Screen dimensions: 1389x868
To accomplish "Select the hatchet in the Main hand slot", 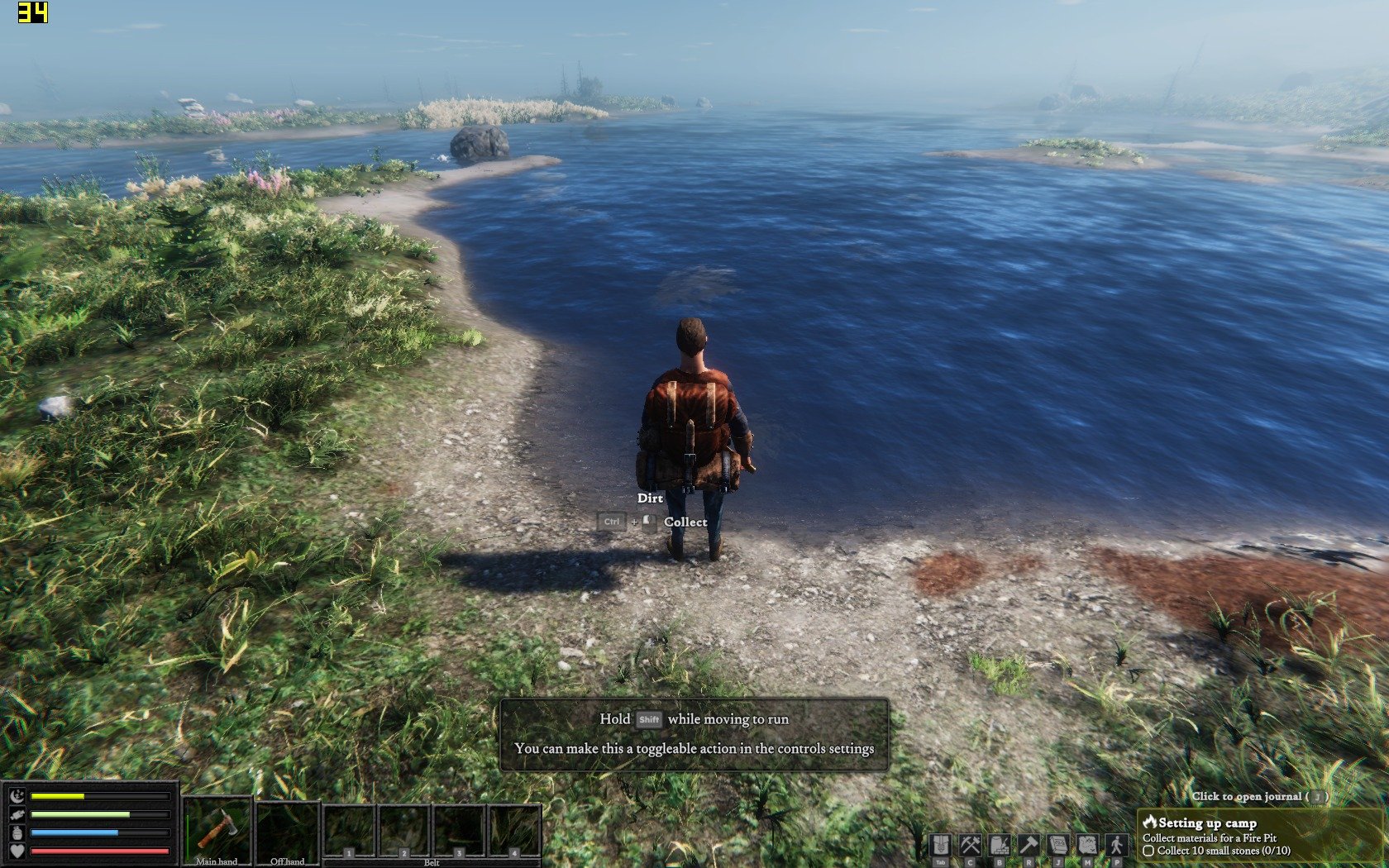I will click(217, 828).
